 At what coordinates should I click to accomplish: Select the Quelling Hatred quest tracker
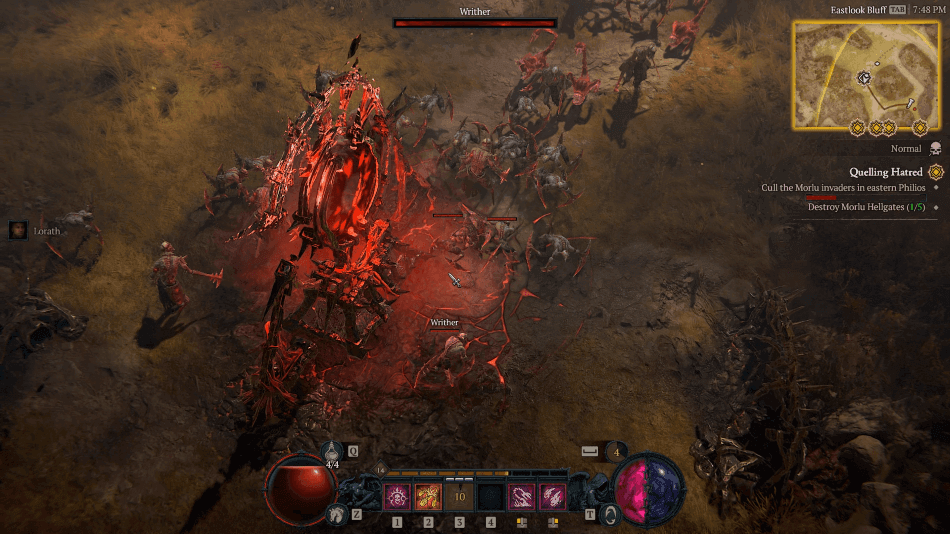(x=886, y=172)
